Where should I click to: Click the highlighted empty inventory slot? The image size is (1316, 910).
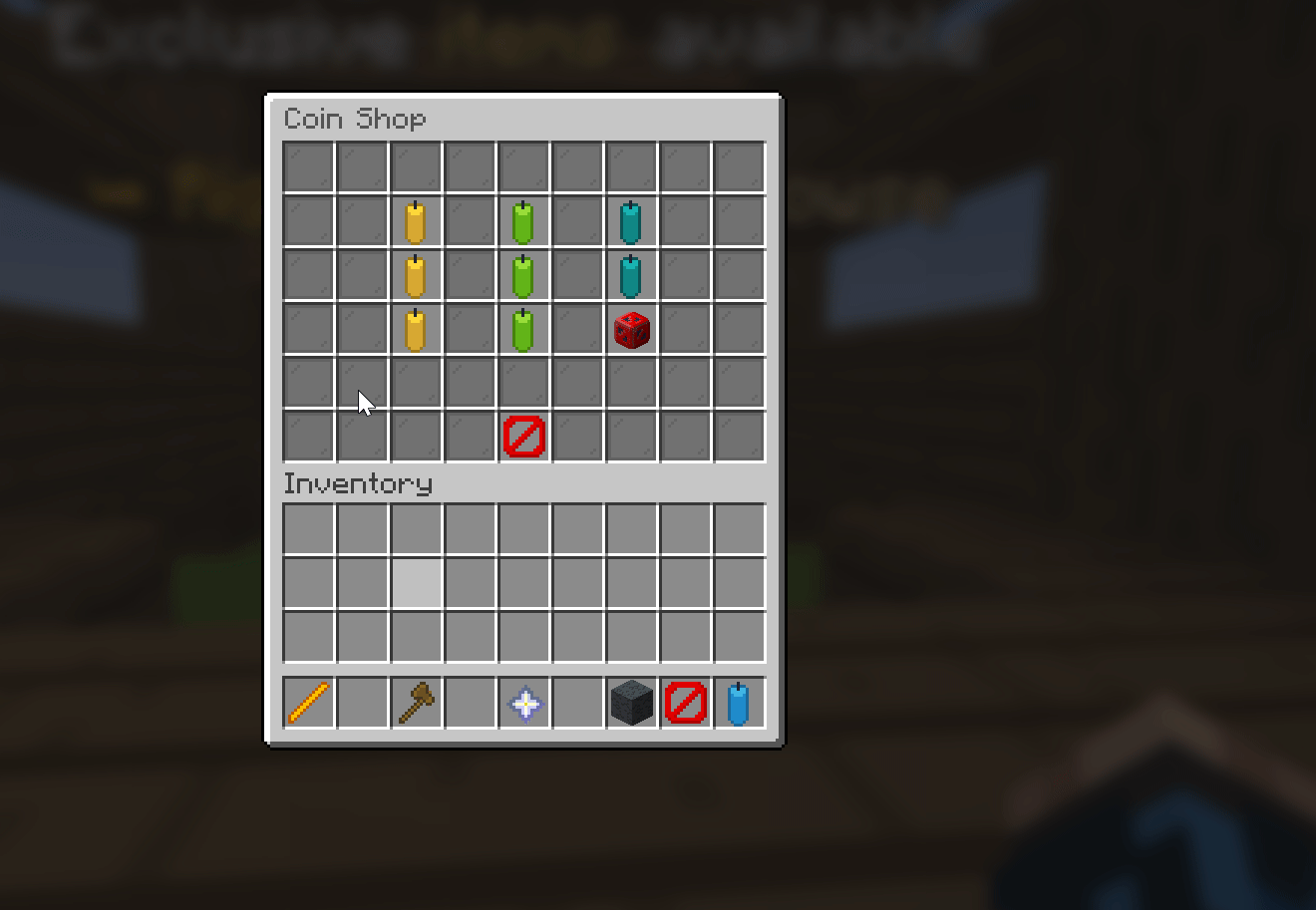click(x=416, y=582)
